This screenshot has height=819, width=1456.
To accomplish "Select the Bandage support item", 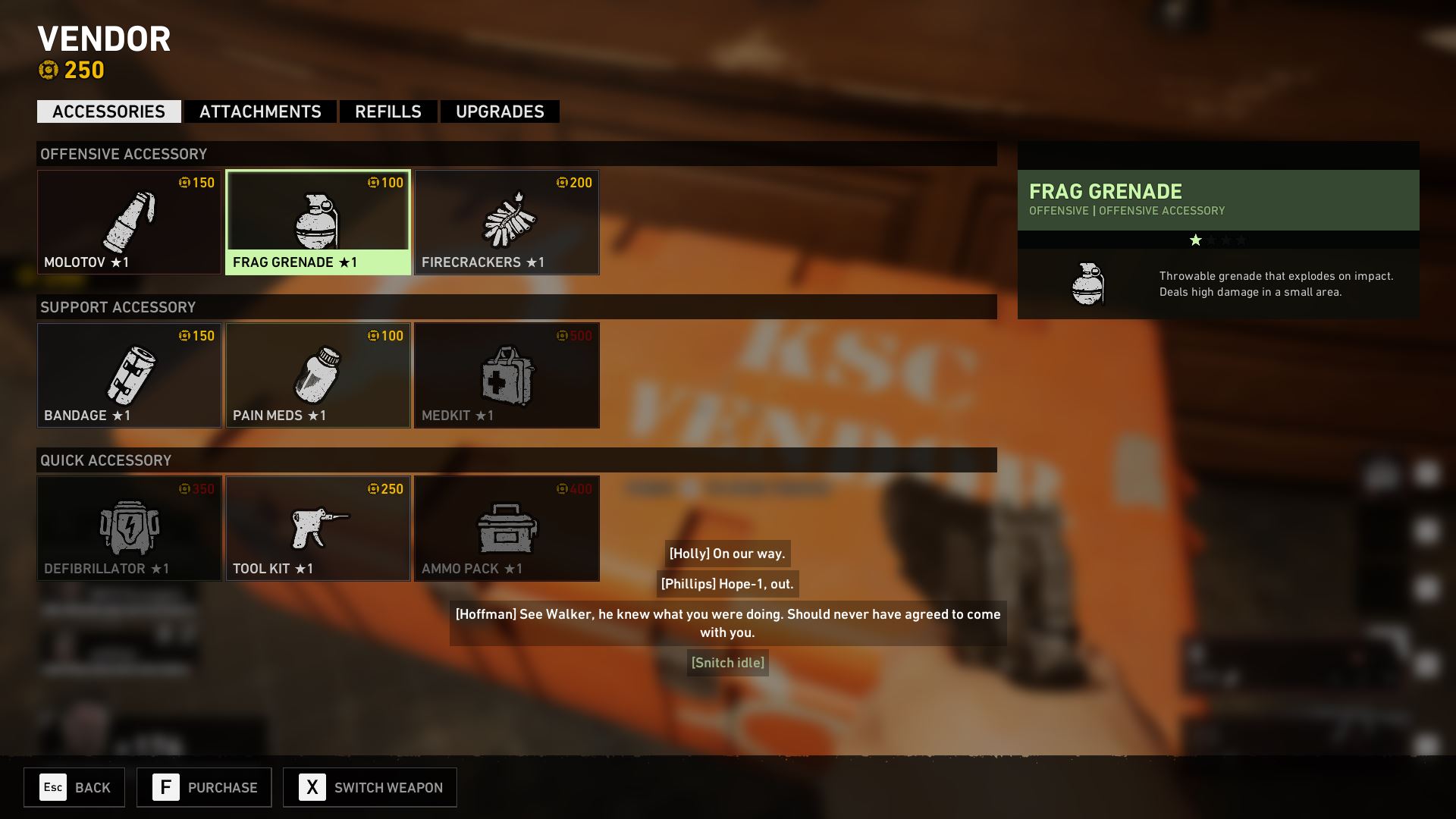I will [129, 375].
